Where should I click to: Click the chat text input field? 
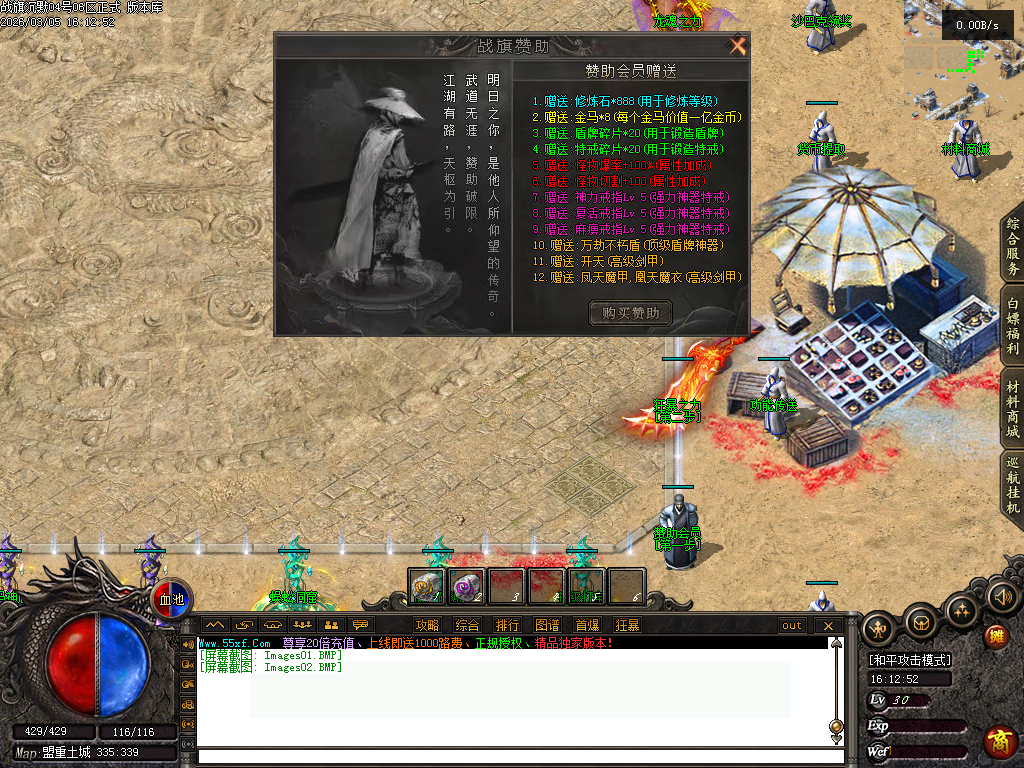click(510, 755)
